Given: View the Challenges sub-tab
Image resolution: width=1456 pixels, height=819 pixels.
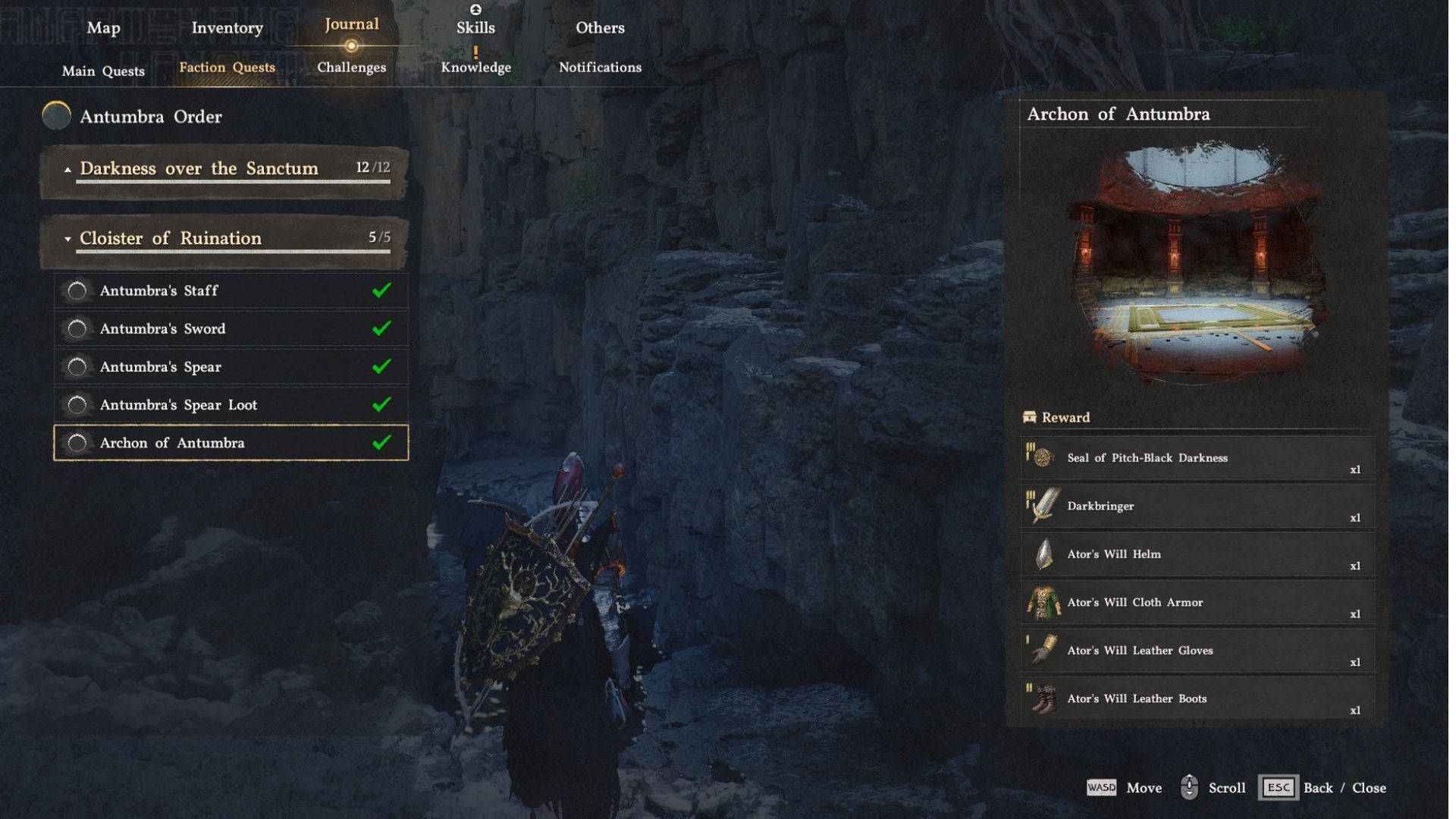Looking at the screenshot, I should click(x=351, y=67).
